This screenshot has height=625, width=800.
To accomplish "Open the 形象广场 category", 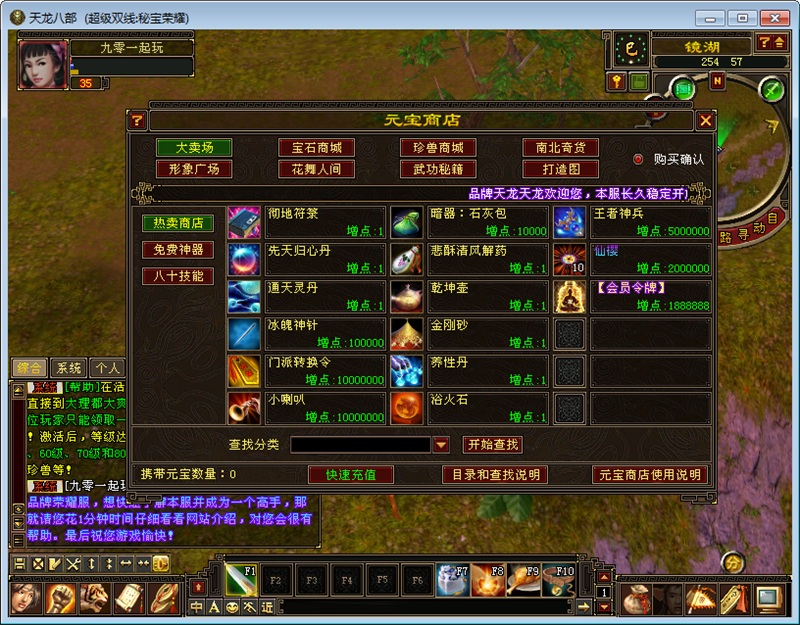I will tap(194, 169).
